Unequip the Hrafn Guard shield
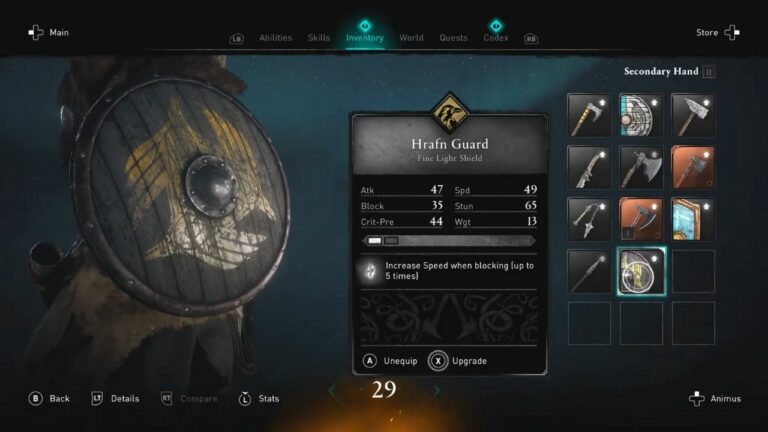Viewport: 768px width, 432px height. click(383, 360)
